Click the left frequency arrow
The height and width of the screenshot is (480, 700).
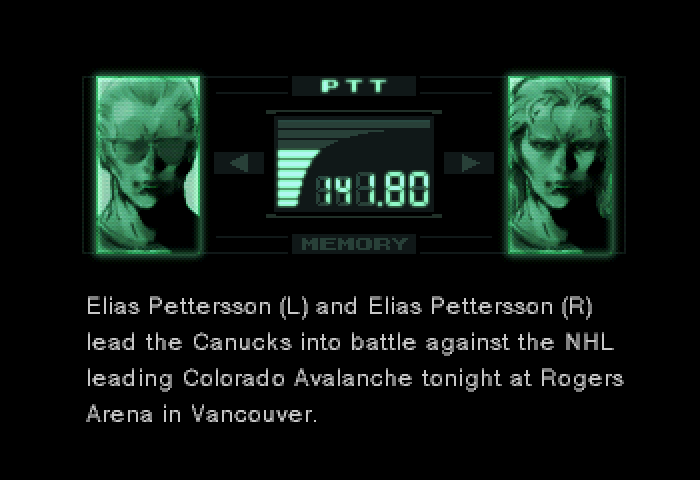coord(240,163)
